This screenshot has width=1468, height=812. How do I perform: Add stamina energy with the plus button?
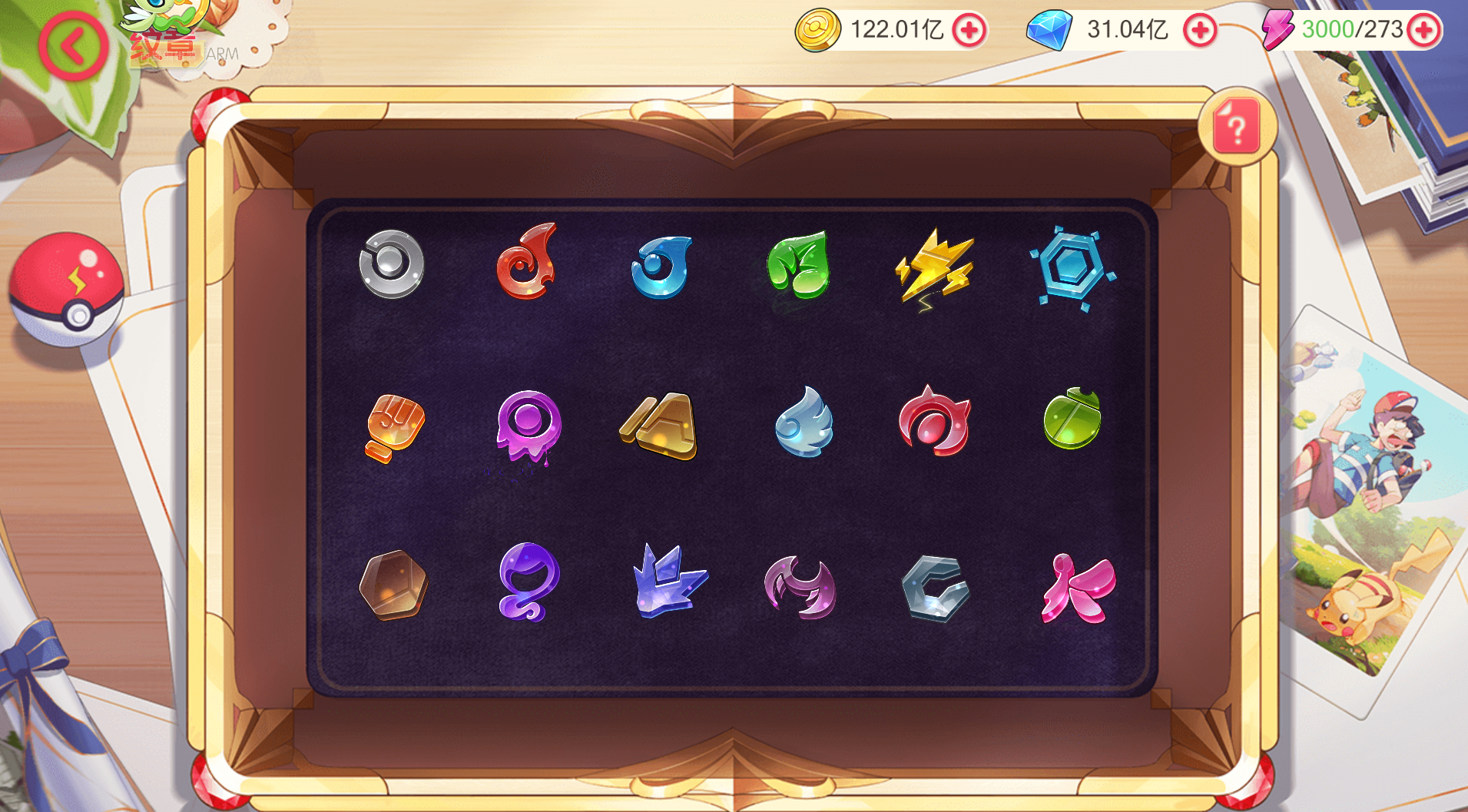(x=1424, y=31)
